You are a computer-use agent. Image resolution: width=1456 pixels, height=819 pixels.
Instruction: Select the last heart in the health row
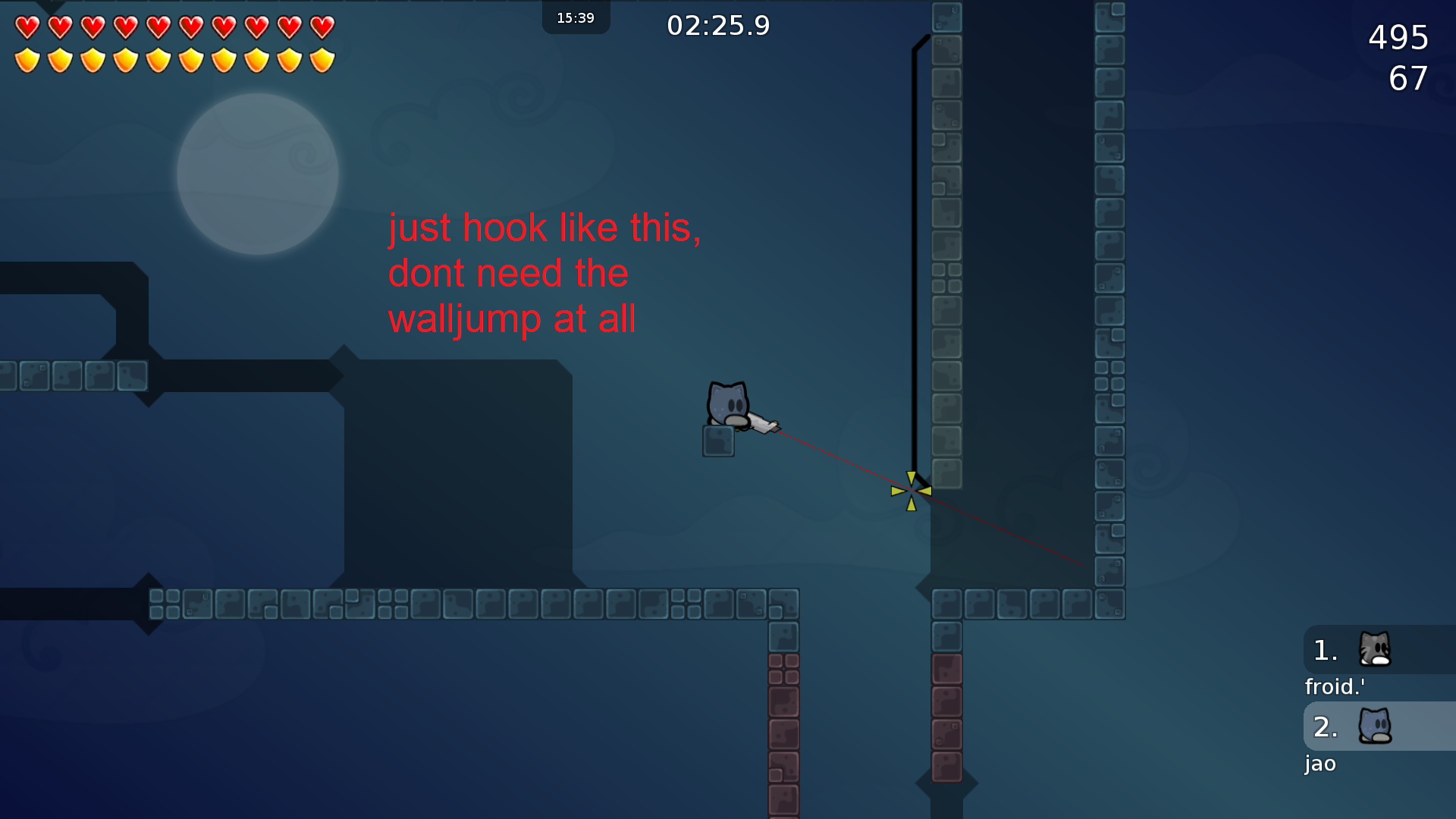pos(322,27)
